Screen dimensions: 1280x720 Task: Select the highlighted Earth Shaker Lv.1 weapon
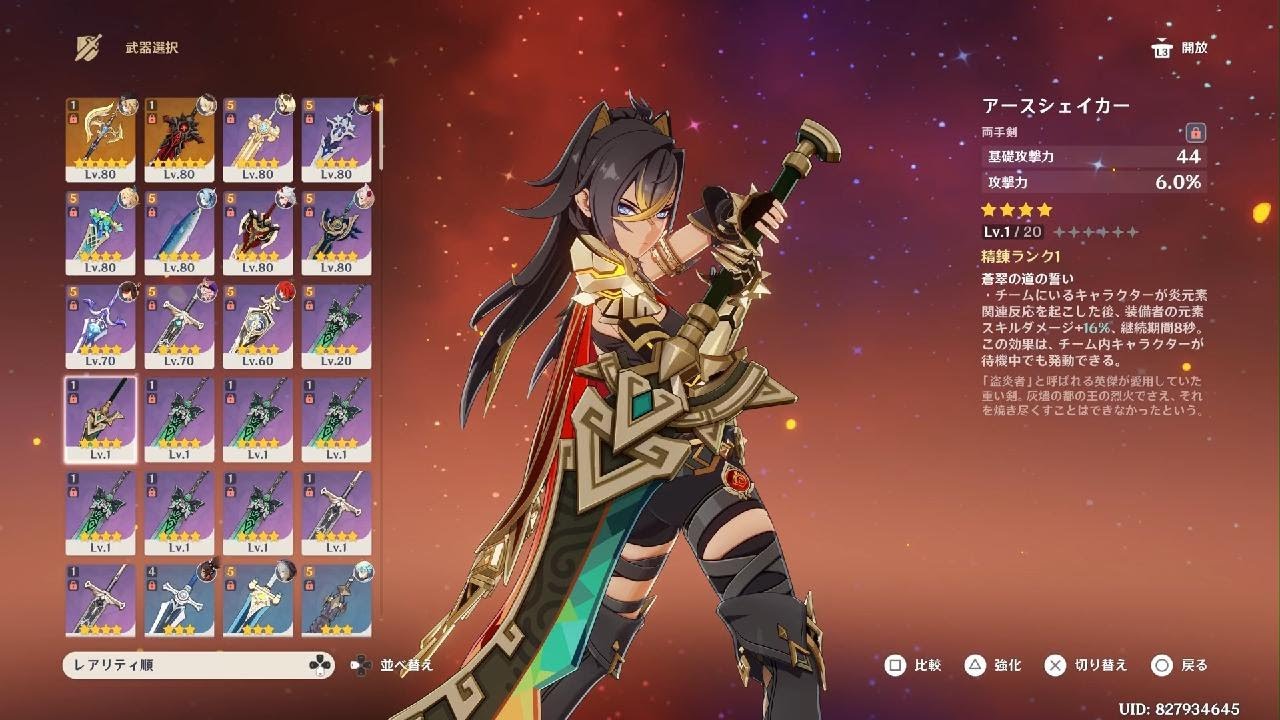100,420
